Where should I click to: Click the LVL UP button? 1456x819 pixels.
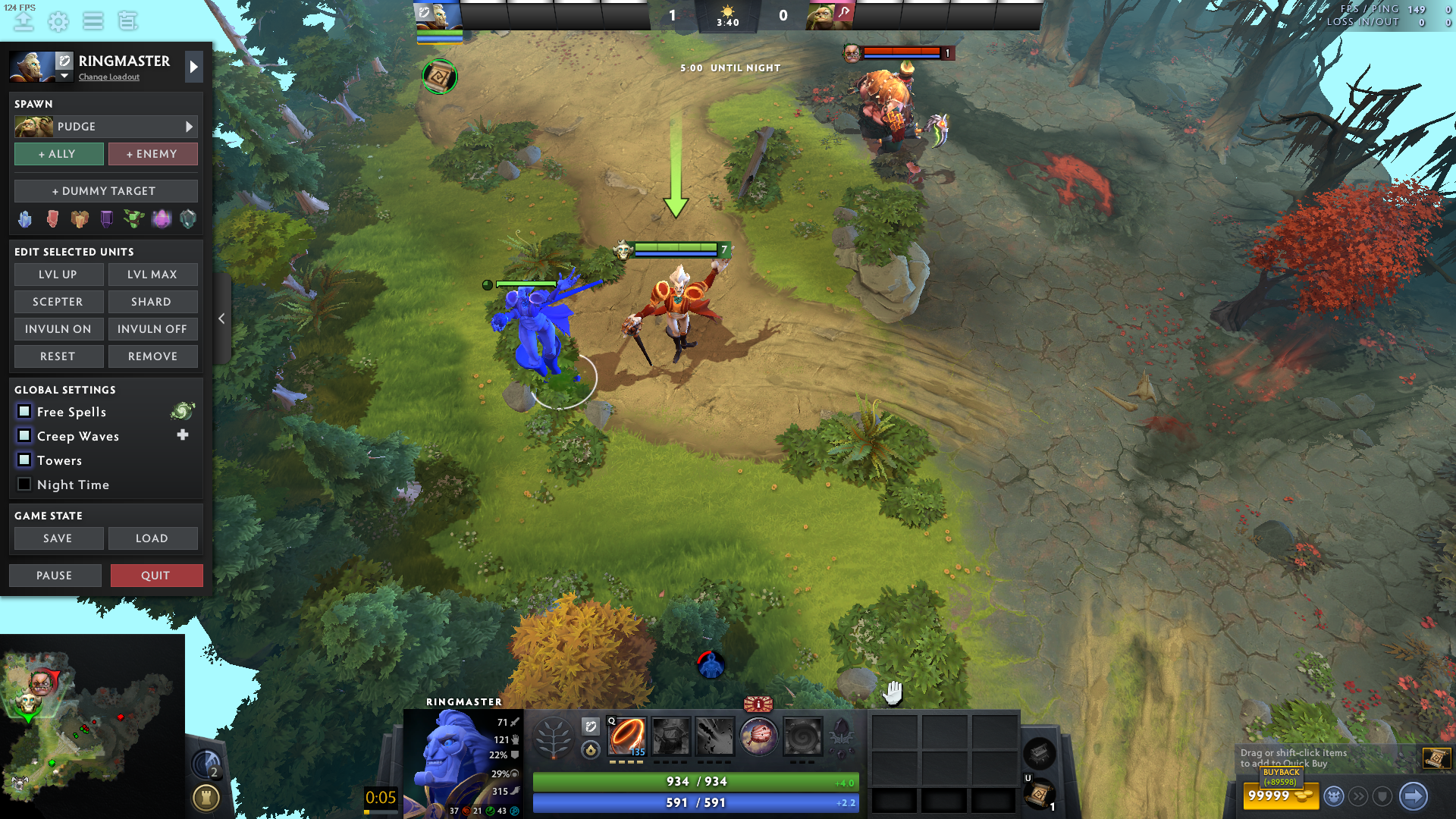(x=58, y=275)
